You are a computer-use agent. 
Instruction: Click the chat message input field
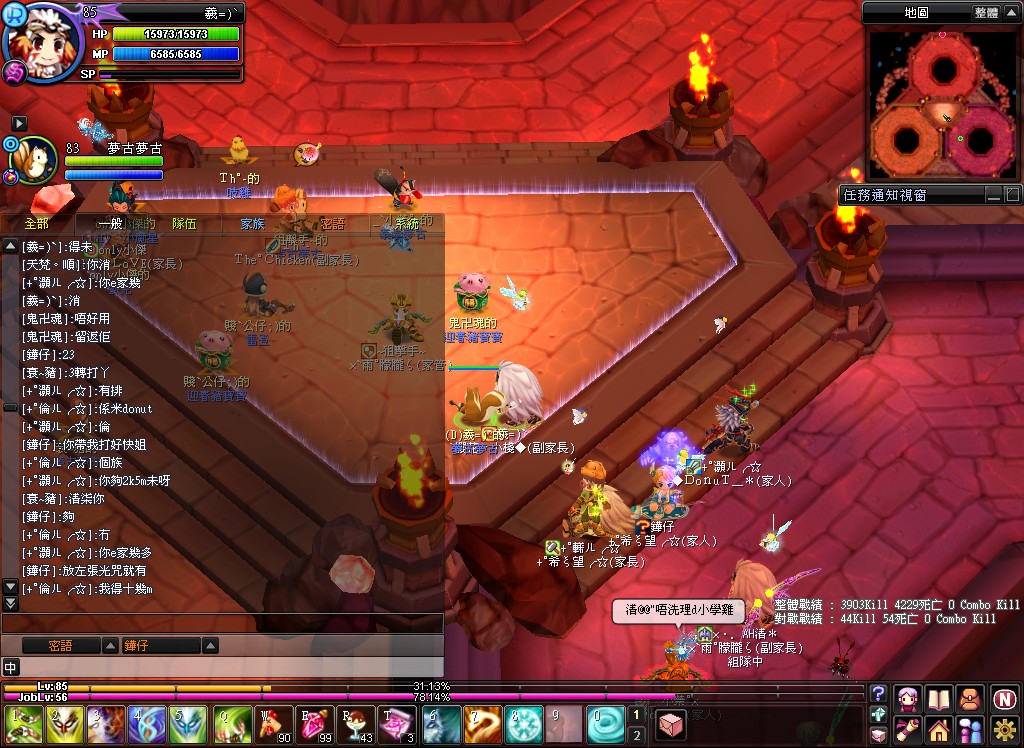tap(230, 667)
